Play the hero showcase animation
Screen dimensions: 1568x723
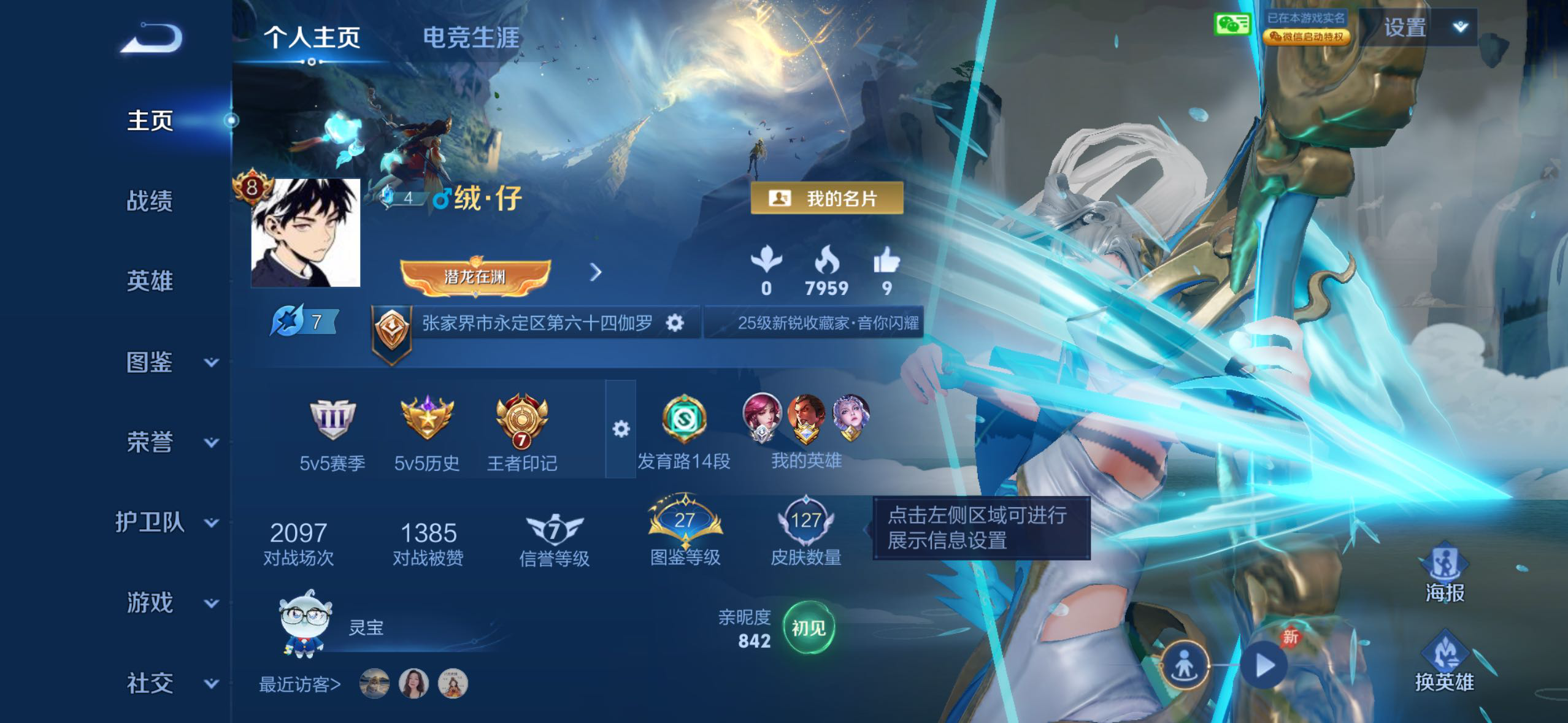coord(1264,665)
